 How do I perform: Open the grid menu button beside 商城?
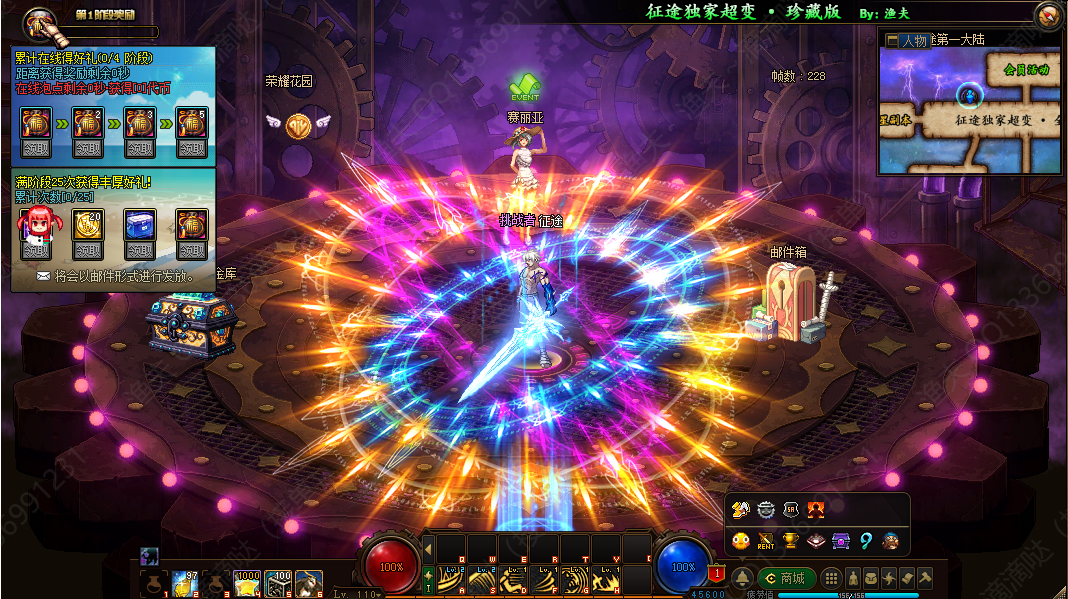(830, 578)
